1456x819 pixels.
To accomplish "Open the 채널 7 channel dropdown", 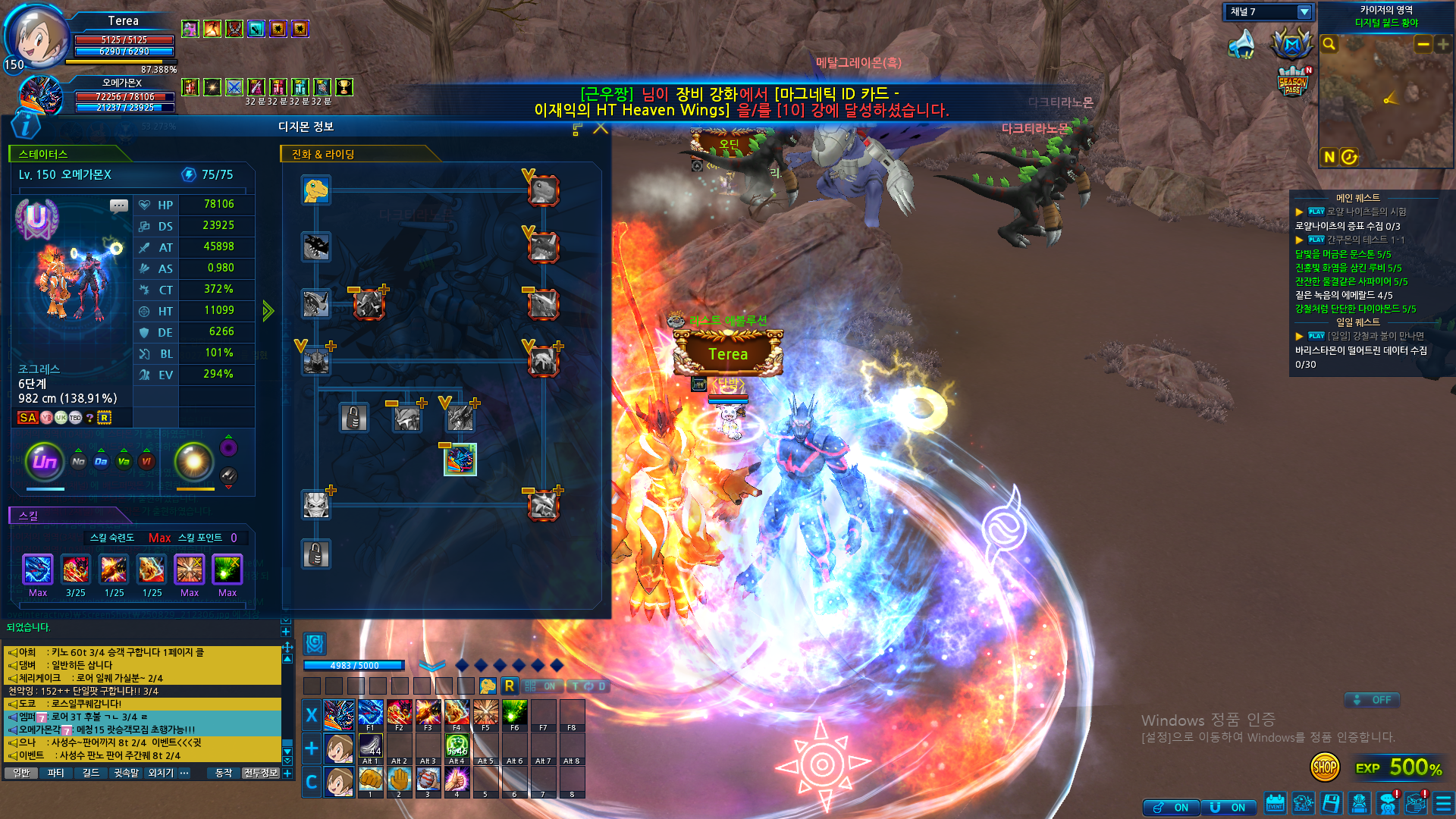I will 1304,12.
